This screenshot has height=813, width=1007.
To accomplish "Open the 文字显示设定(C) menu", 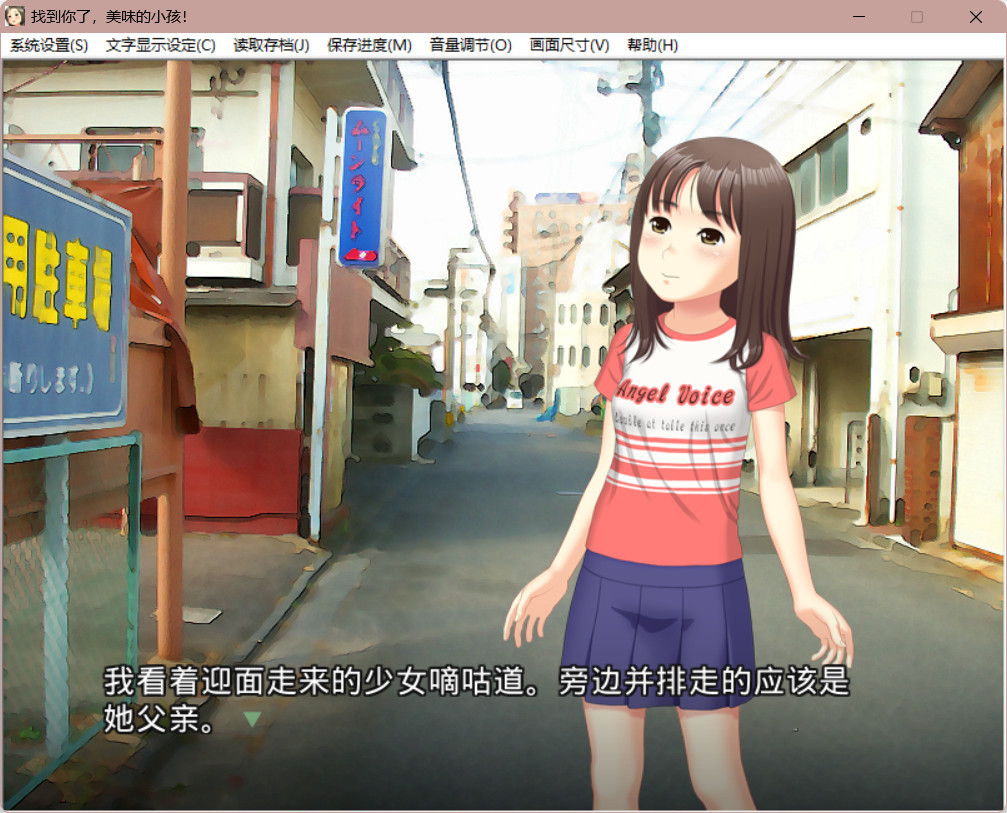I will [x=160, y=45].
